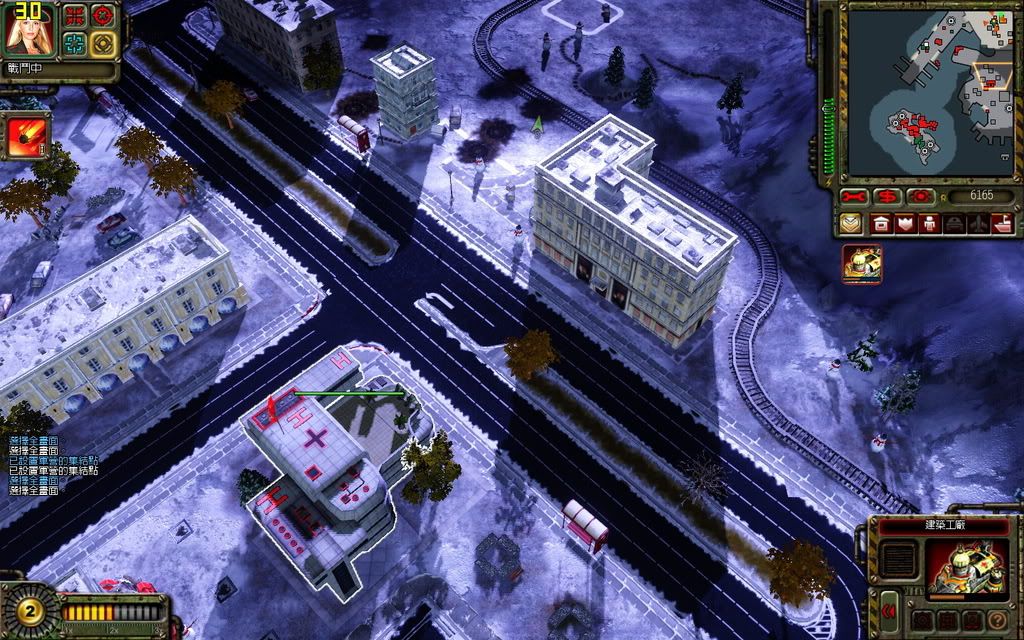Select the cyan bracket co-commander order
The height and width of the screenshot is (640, 1024).
75,43
